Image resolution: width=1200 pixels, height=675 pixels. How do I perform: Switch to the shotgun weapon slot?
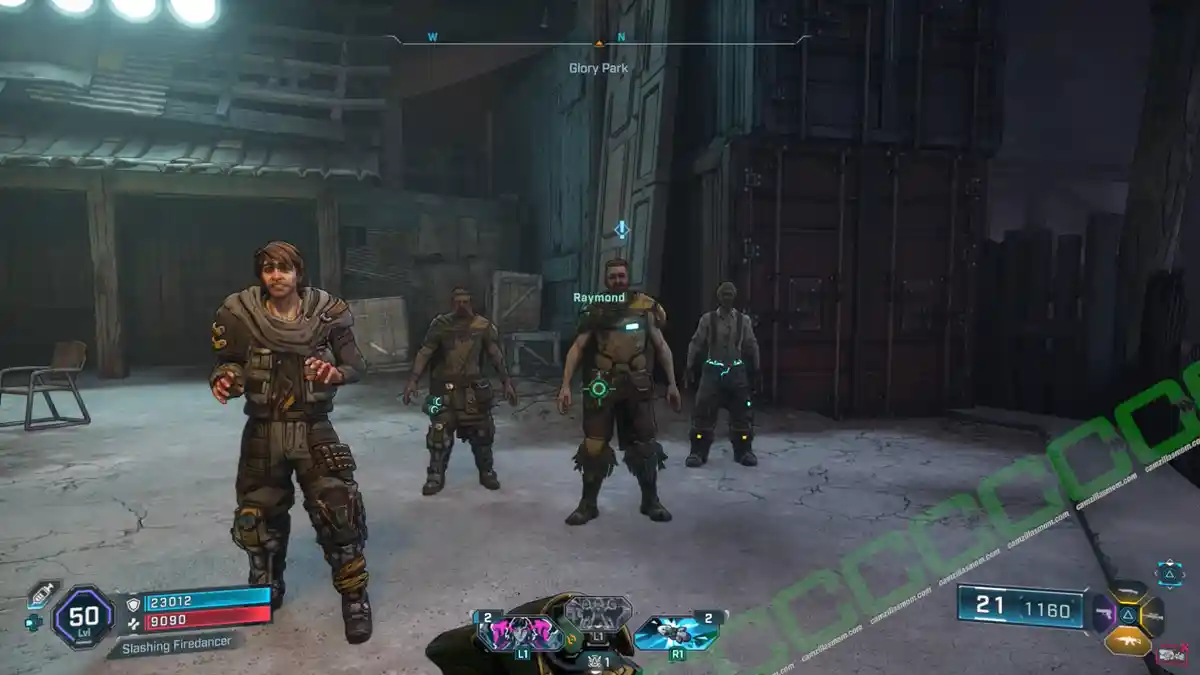point(1128,592)
